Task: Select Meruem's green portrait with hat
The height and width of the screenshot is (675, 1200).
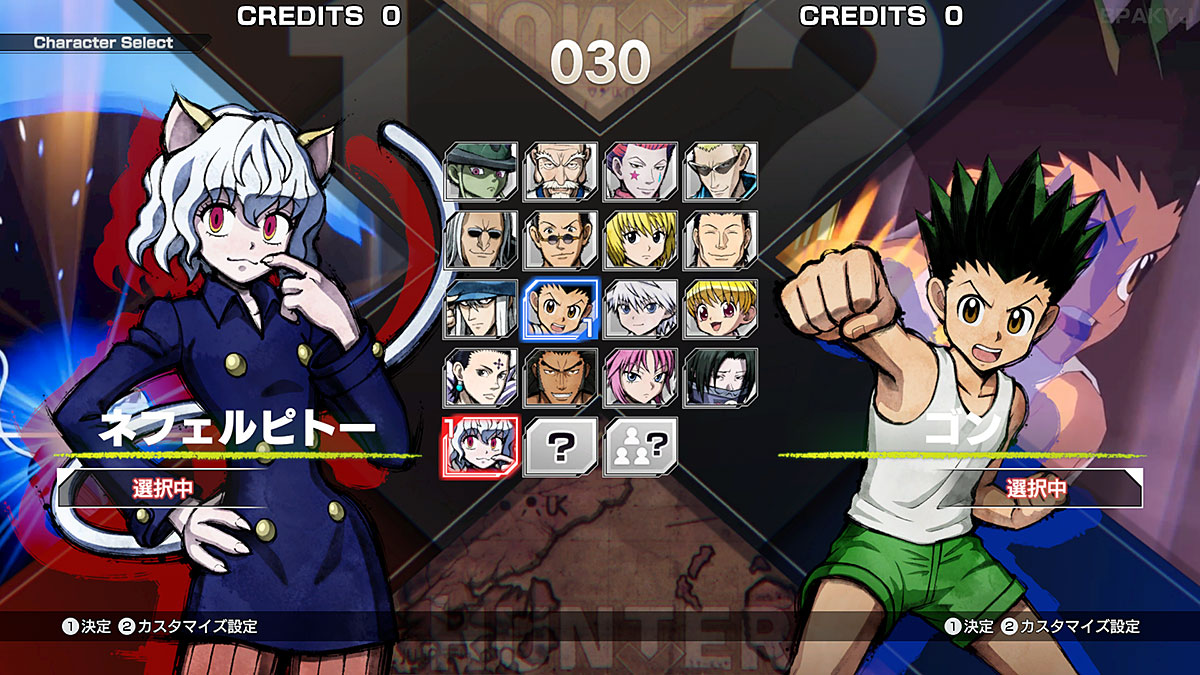Action: 481,171
